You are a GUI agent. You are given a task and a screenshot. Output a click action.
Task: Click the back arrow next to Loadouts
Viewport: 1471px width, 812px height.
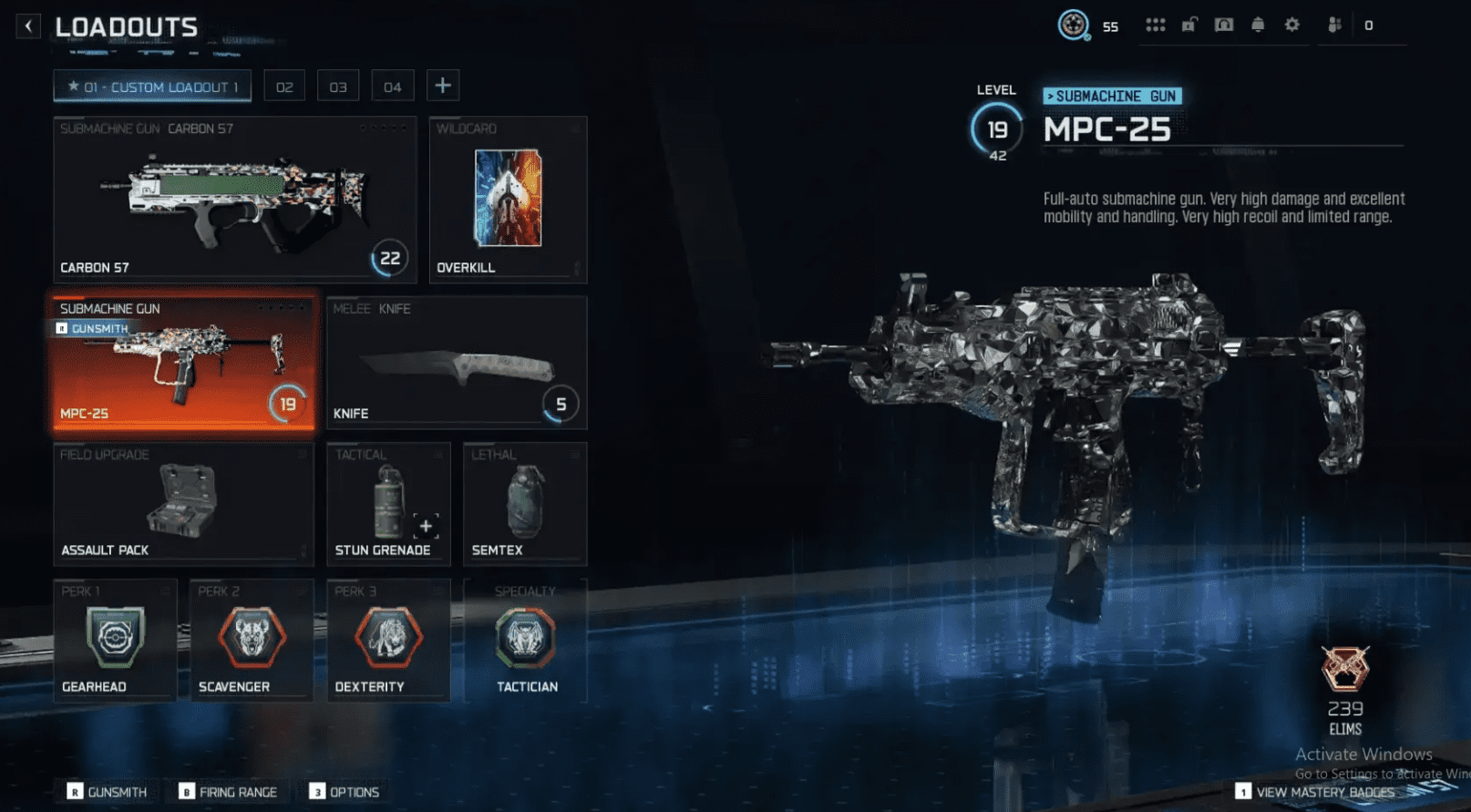click(x=28, y=26)
